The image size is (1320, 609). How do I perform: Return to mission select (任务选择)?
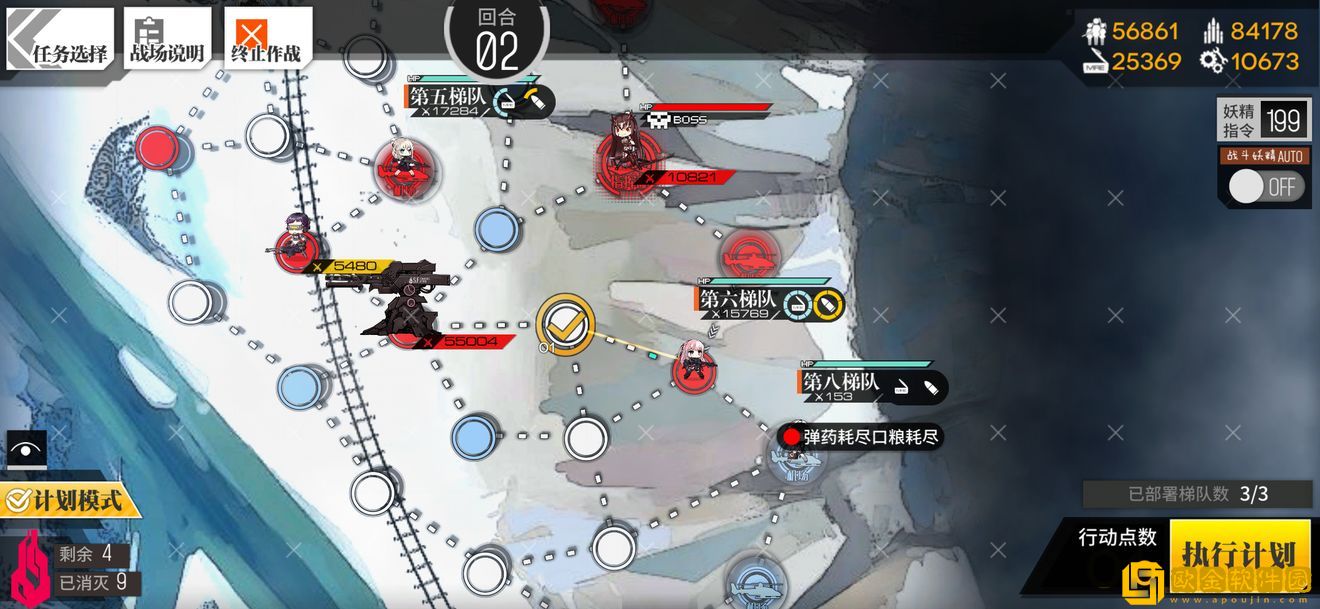coord(60,40)
